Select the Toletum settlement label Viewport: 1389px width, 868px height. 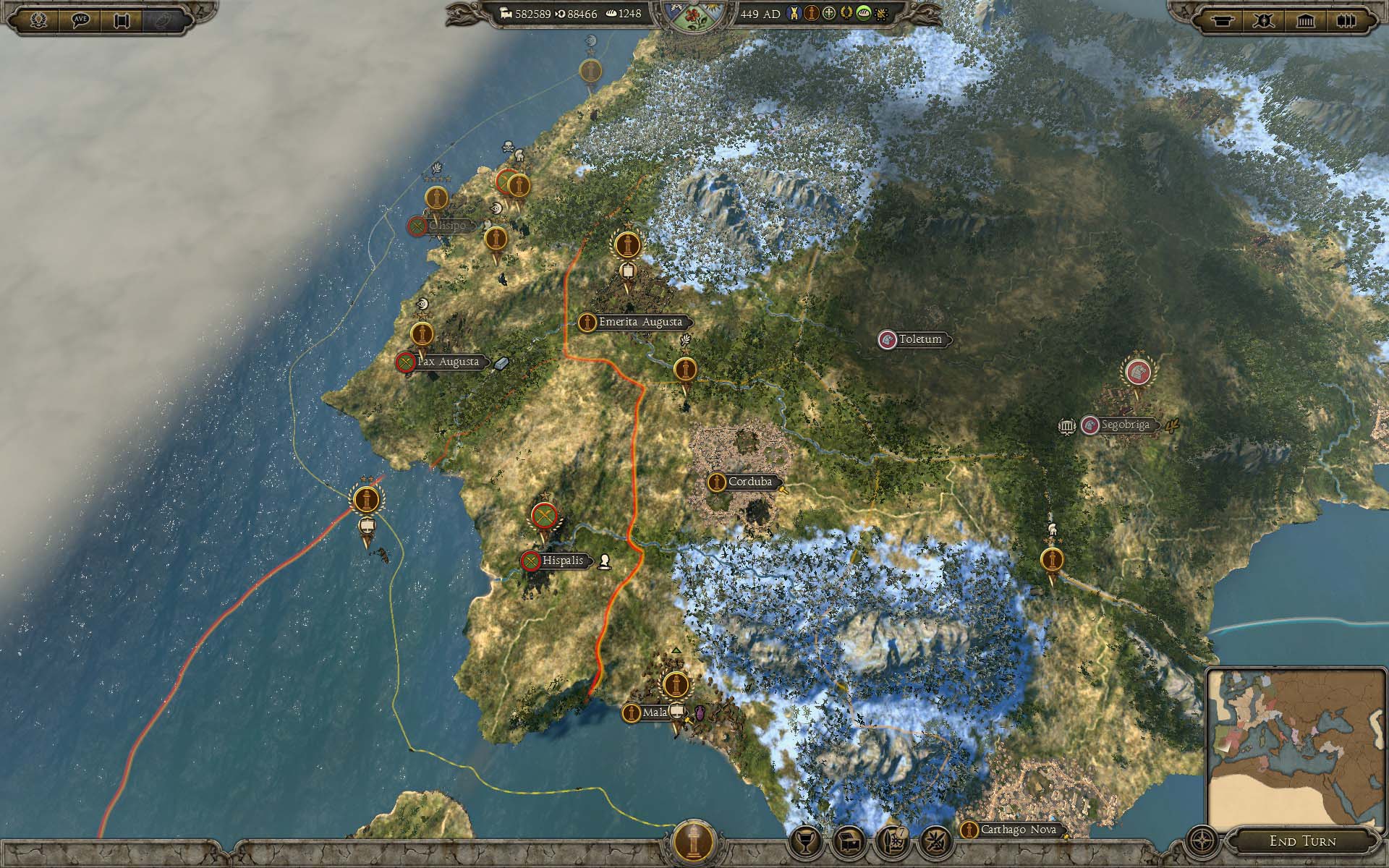[x=920, y=339]
